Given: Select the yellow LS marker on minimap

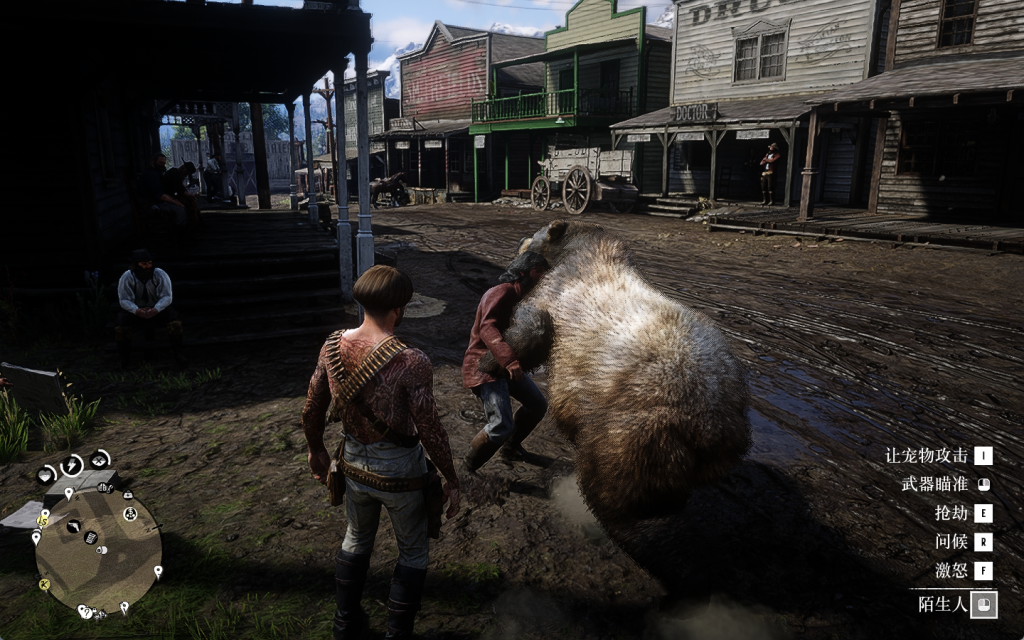Looking at the screenshot, I should coord(43,520).
